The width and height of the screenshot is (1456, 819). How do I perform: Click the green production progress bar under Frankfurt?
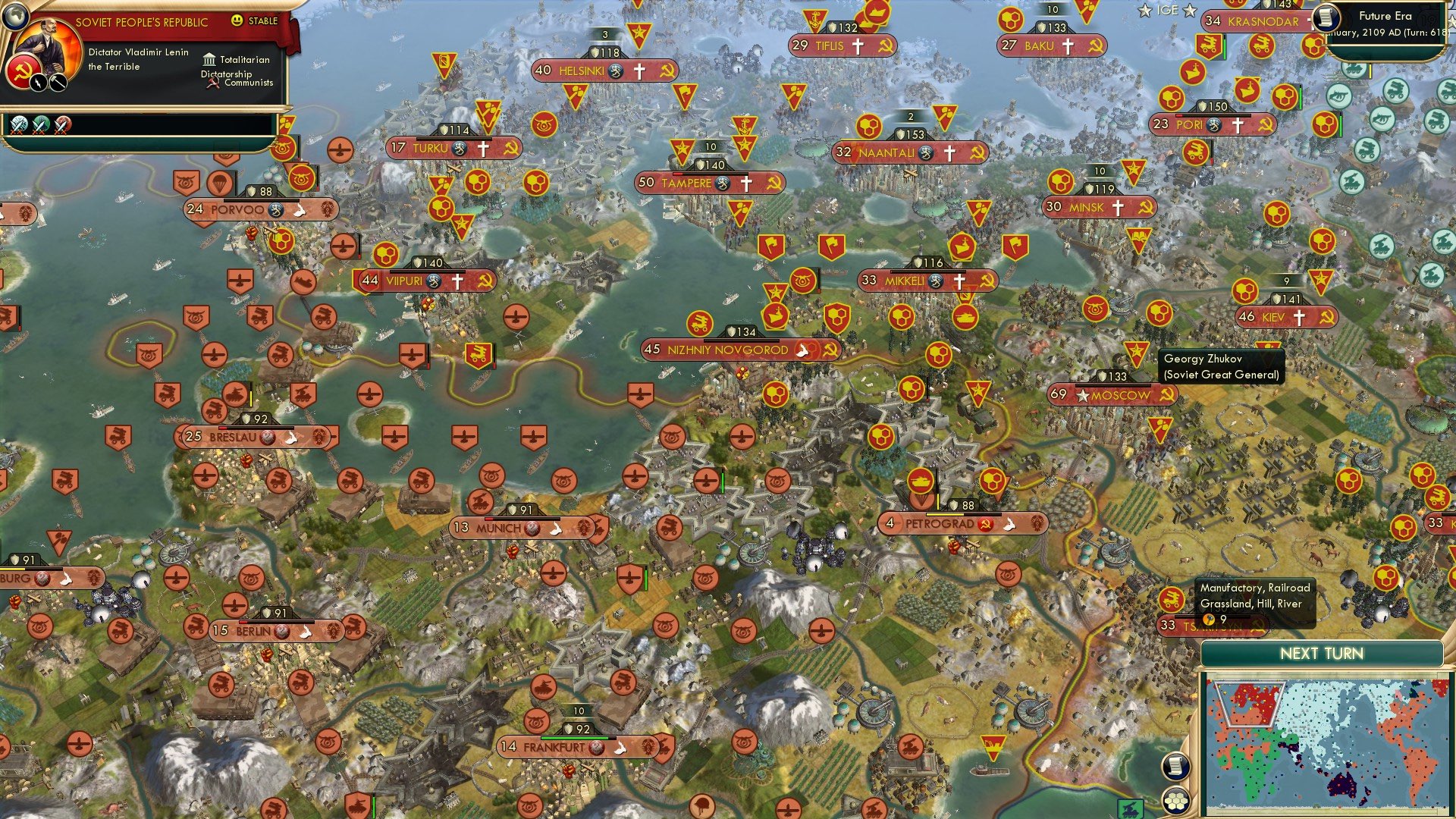[580, 736]
